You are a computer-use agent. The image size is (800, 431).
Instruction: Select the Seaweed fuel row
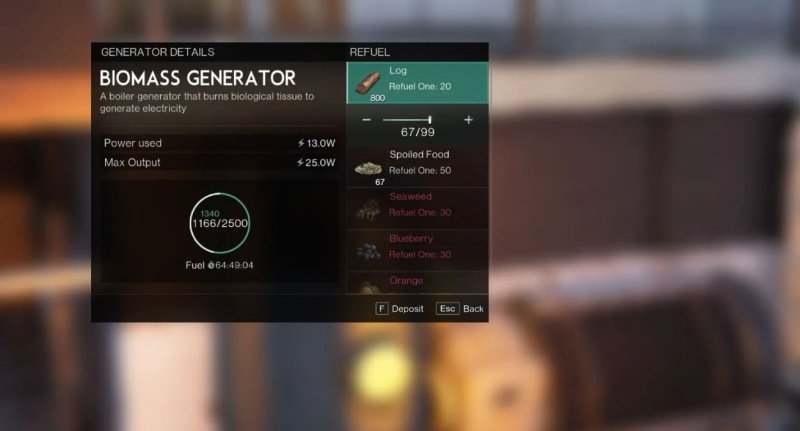417,207
